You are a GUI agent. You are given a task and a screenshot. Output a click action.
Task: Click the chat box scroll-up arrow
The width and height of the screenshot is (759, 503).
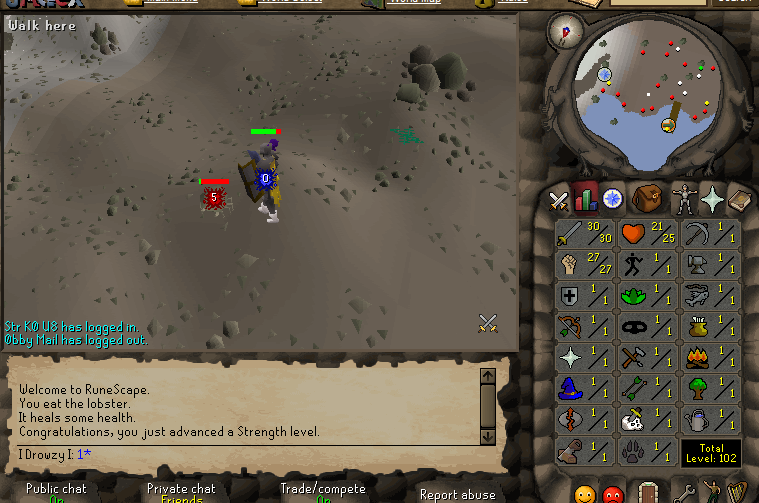pos(488,377)
